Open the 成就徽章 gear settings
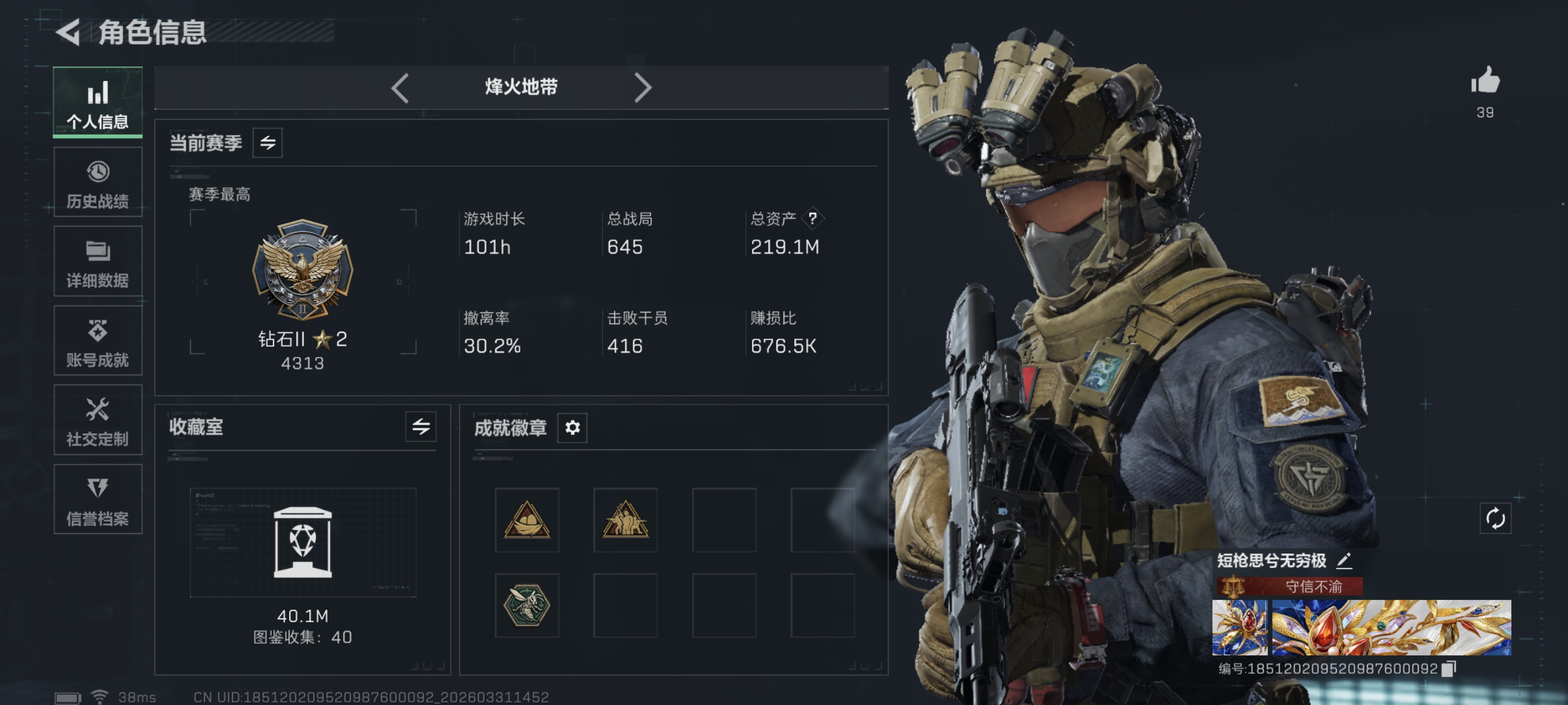The image size is (1568, 705). click(572, 428)
